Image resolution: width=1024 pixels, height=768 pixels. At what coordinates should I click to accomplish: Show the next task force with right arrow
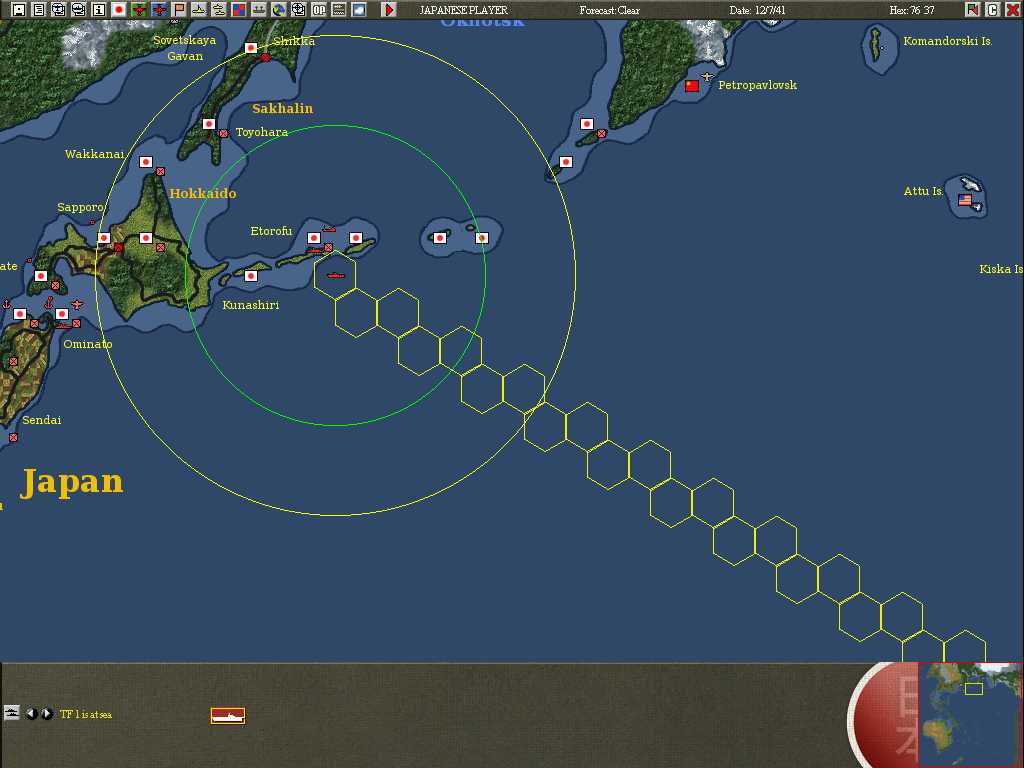[46, 713]
